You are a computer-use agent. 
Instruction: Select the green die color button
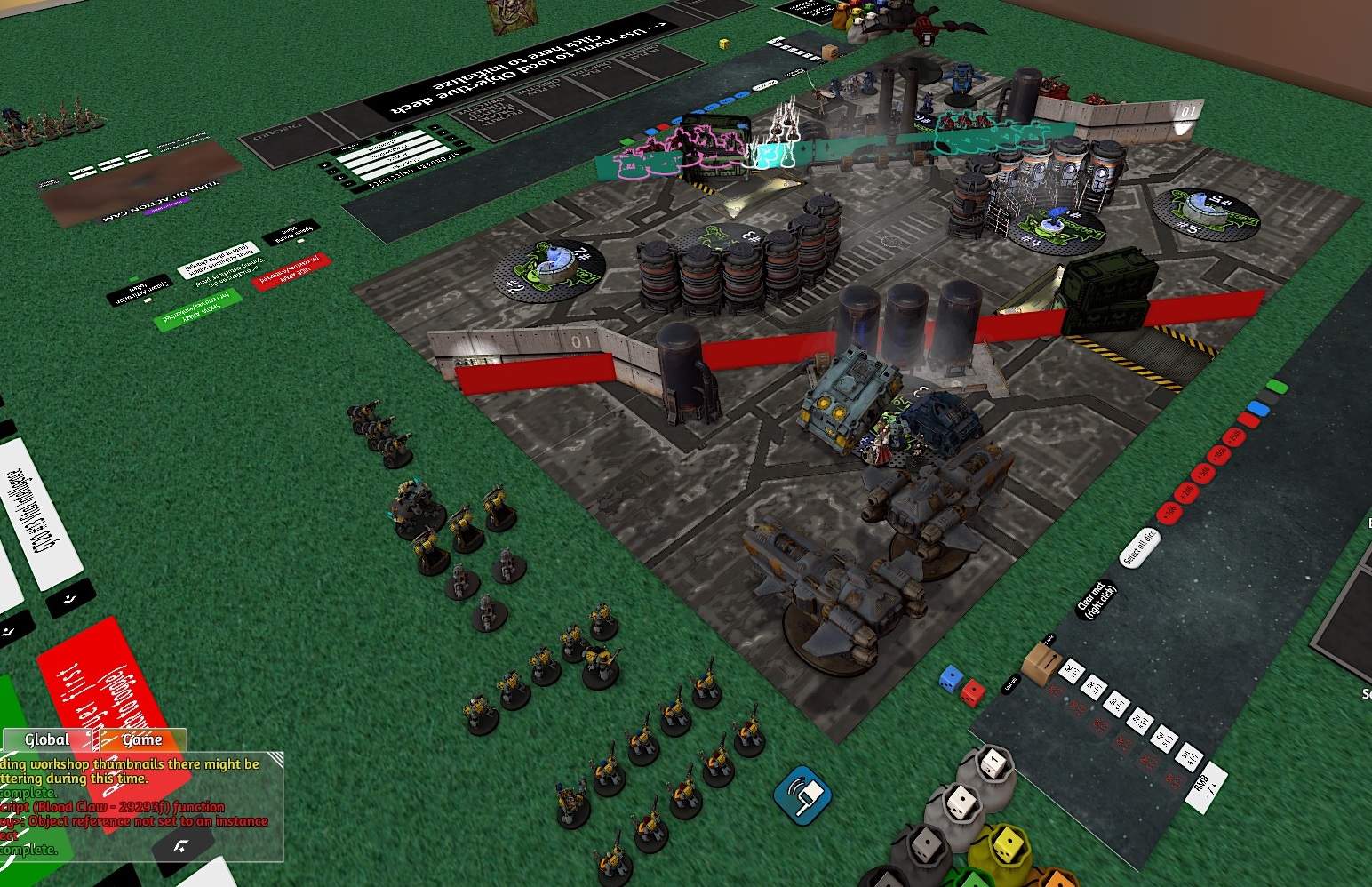(1277, 387)
